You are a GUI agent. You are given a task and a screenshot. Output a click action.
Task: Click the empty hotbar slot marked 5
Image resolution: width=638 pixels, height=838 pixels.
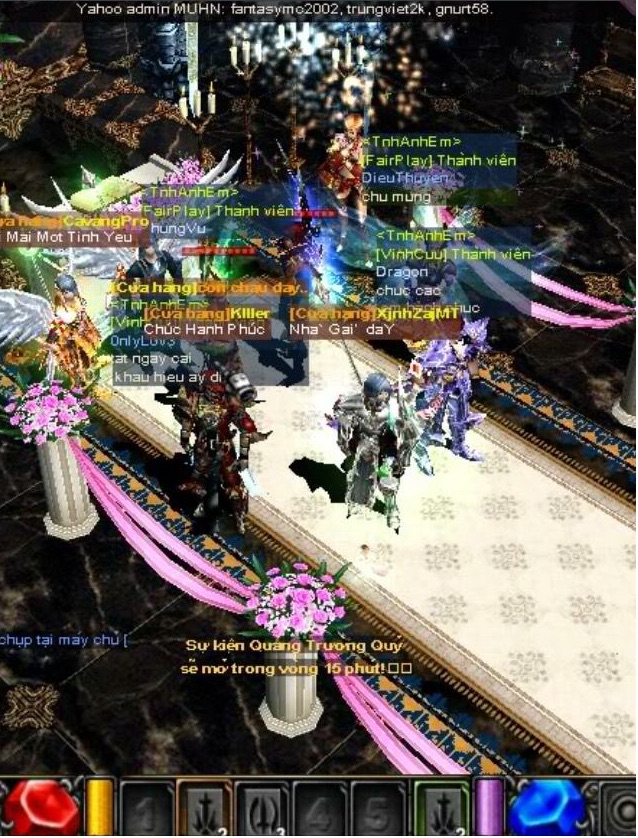click(378, 807)
